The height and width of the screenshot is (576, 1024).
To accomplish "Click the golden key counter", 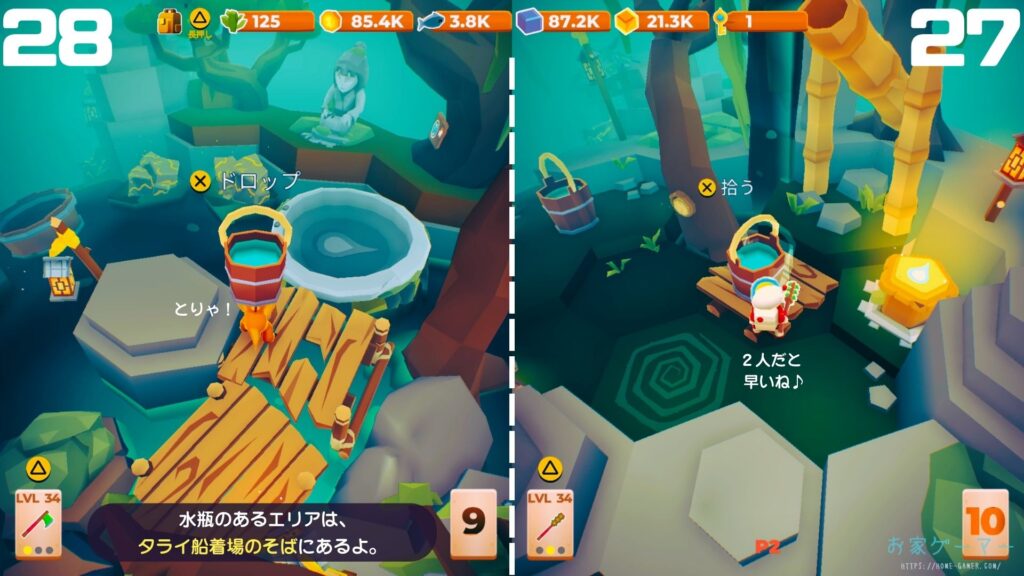I will click(759, 21).
